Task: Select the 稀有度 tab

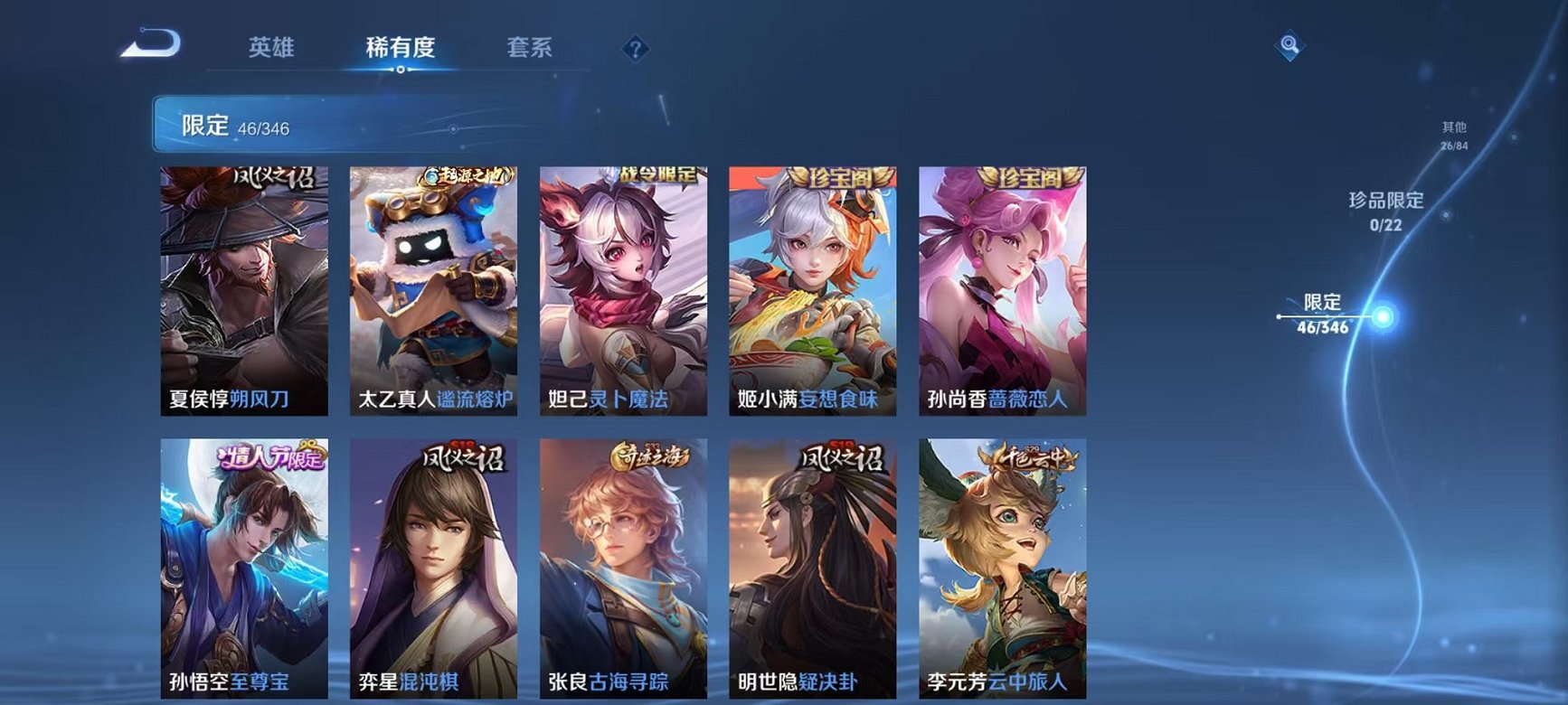Action: (401, 48)
